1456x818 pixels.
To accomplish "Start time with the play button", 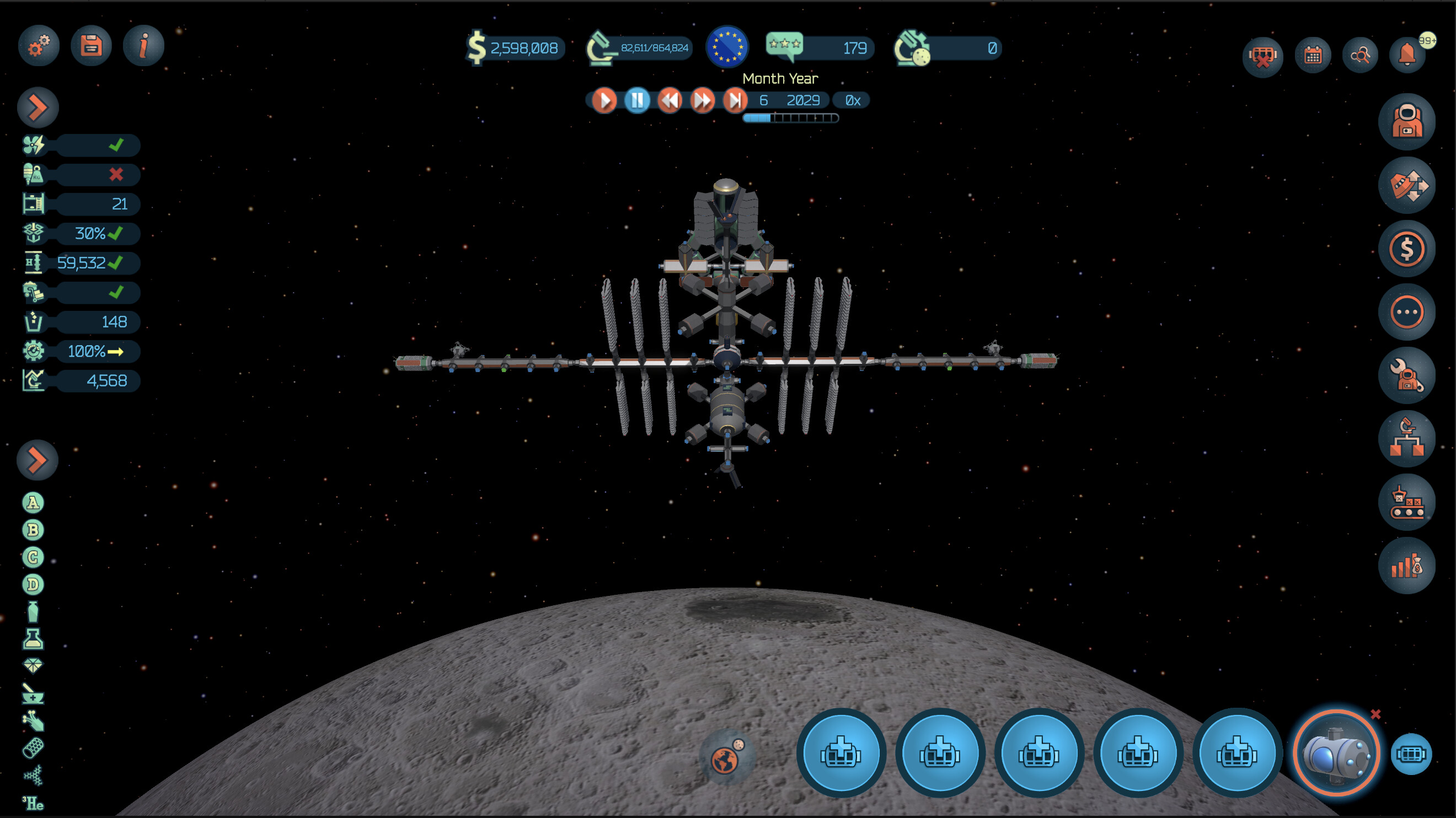I will coord(604,100).
